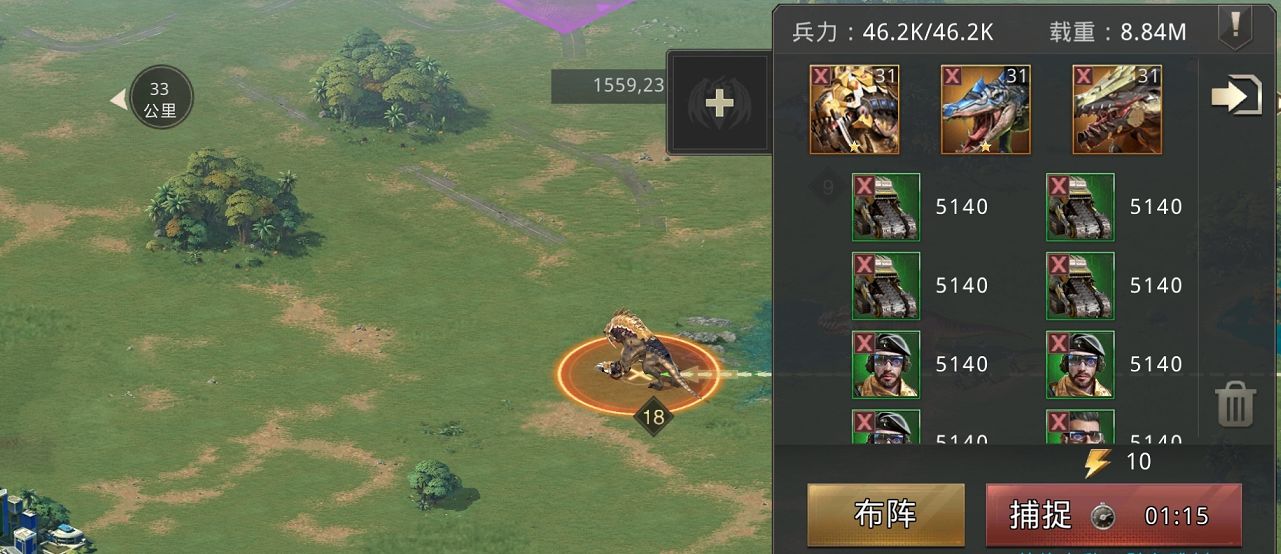1281x554 pixels.
Task: Open the exclamation mark info badge
Action: [x=1234, y=26]
